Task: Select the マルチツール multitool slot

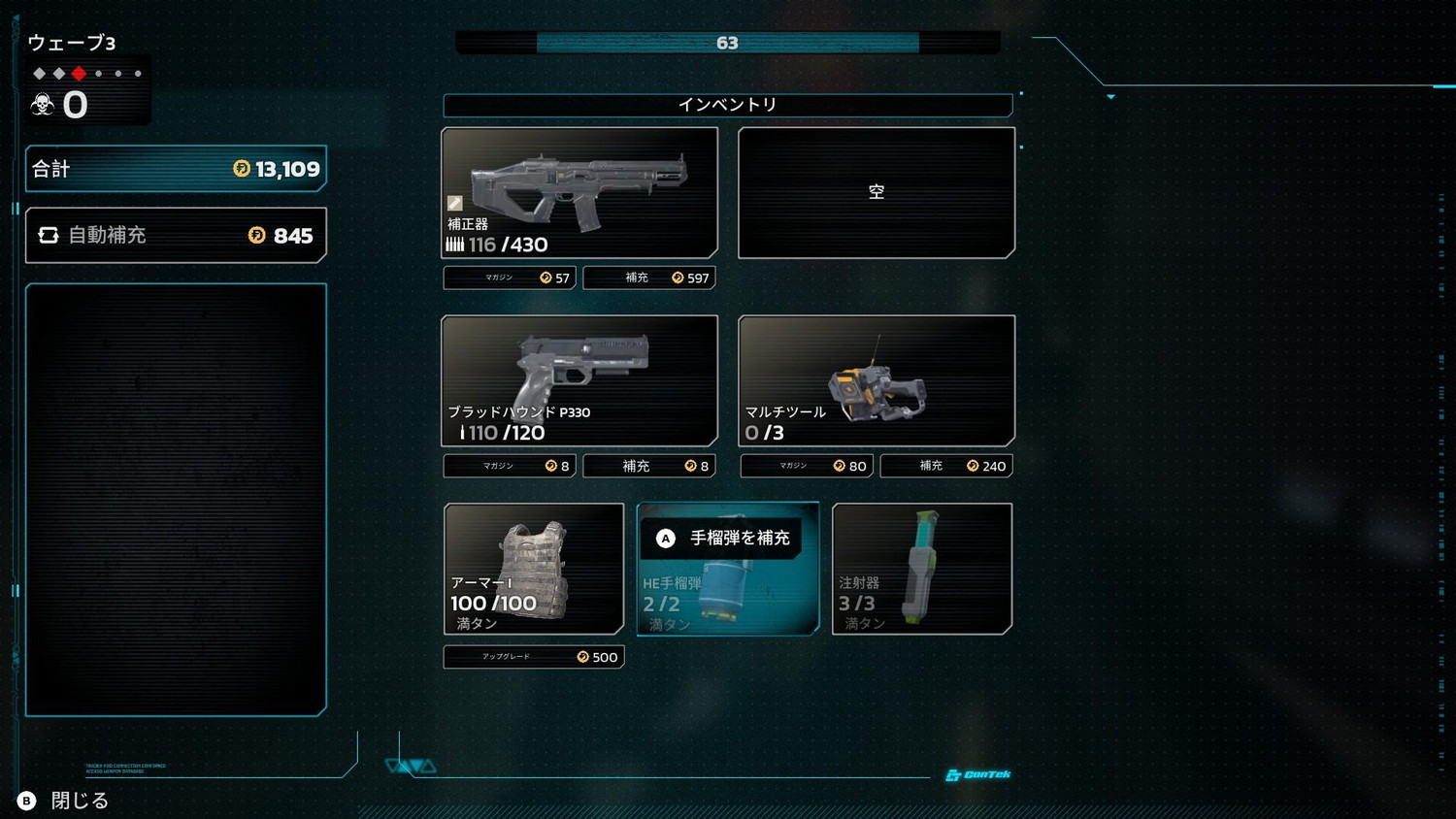Action: tap(877, 380)
